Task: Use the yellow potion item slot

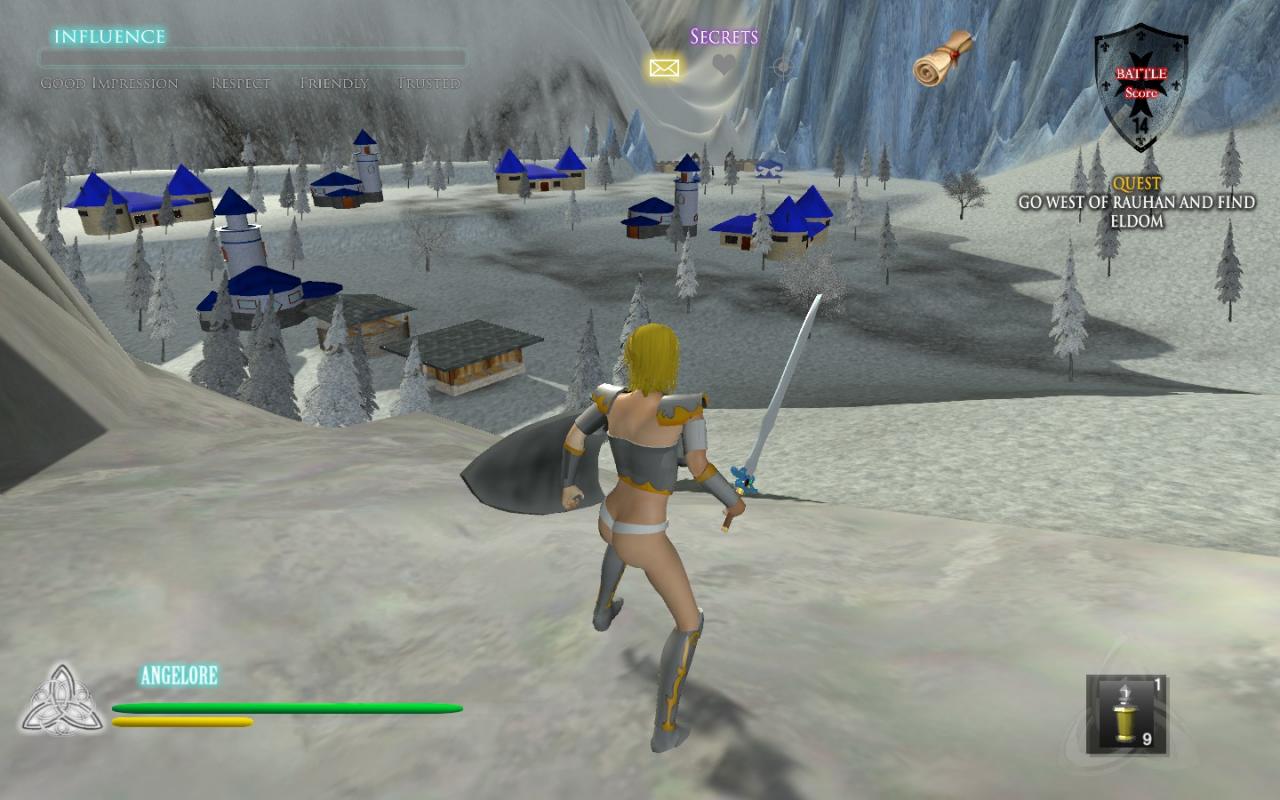Action: tap(1126, 713)
